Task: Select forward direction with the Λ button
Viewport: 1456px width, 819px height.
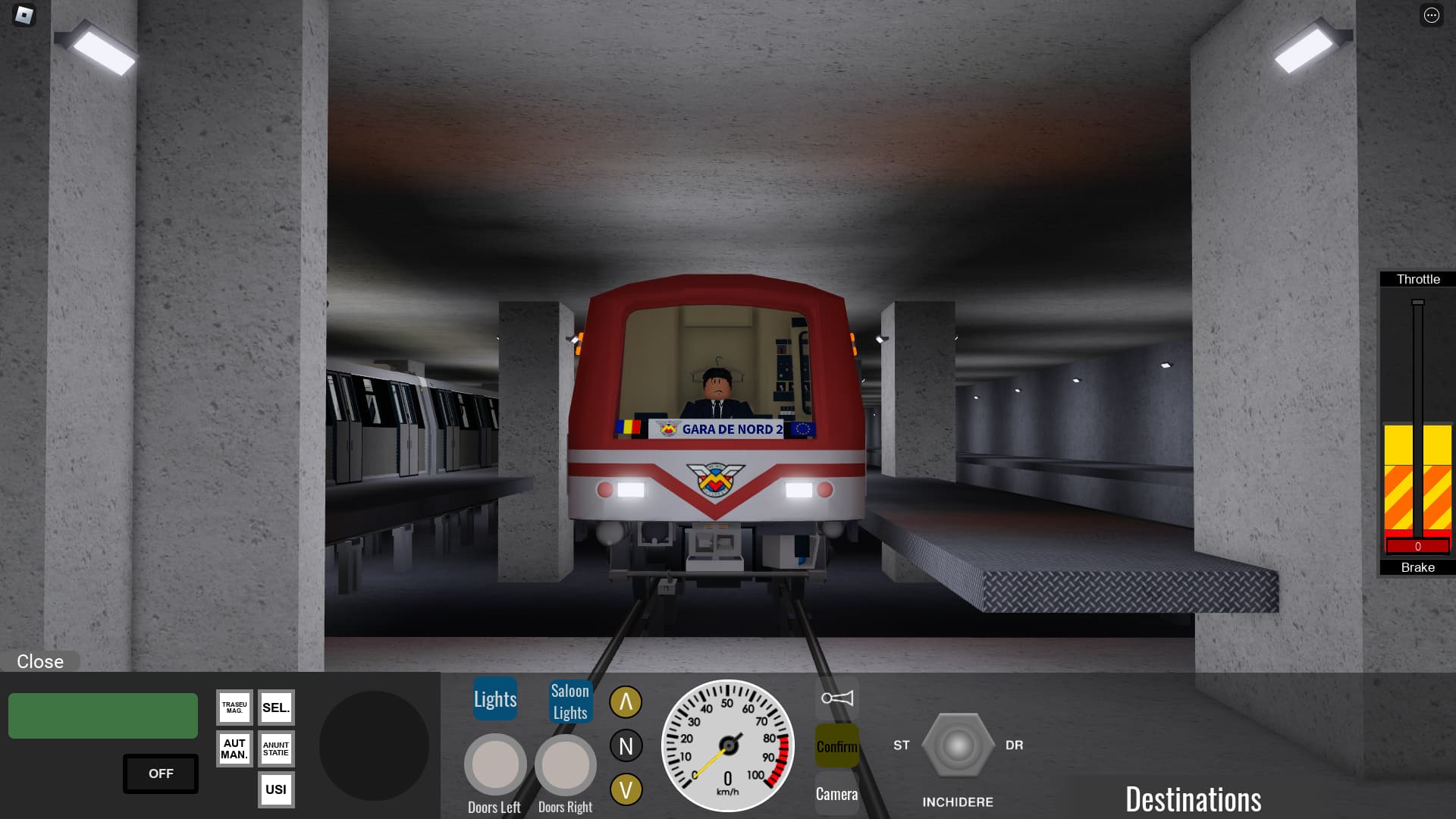Action: 626,701
